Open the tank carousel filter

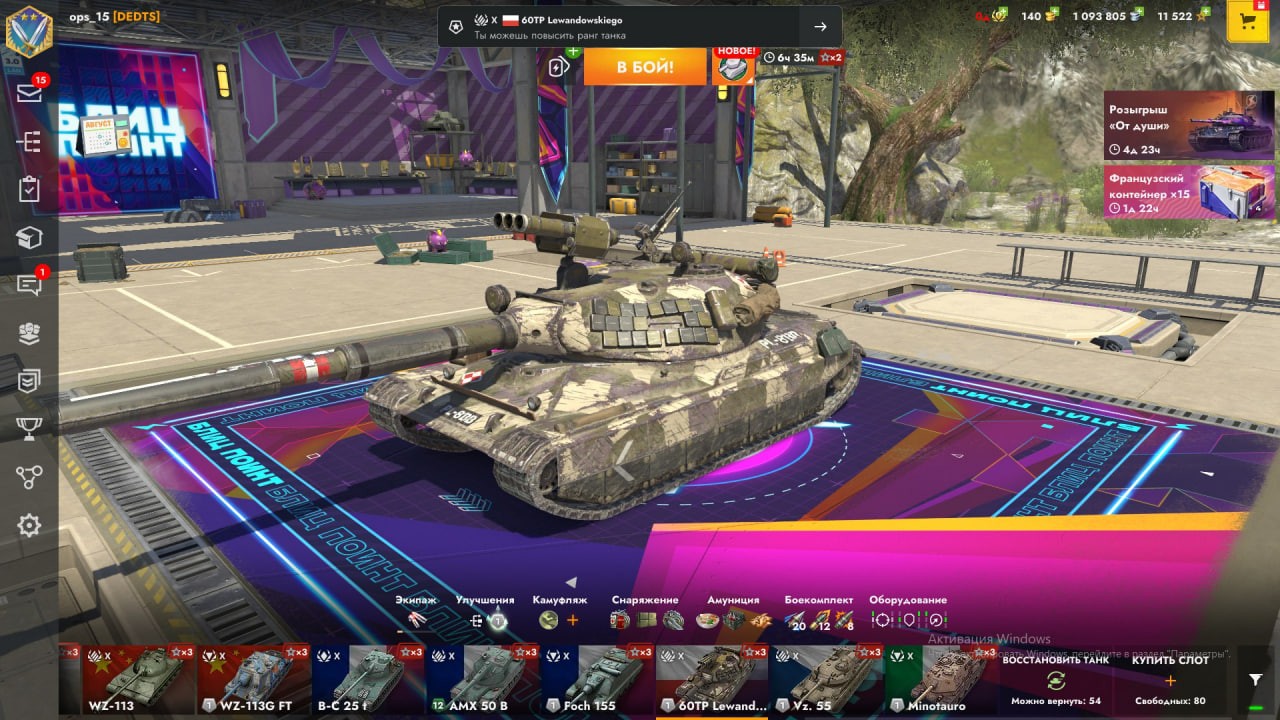(1256, 679)
